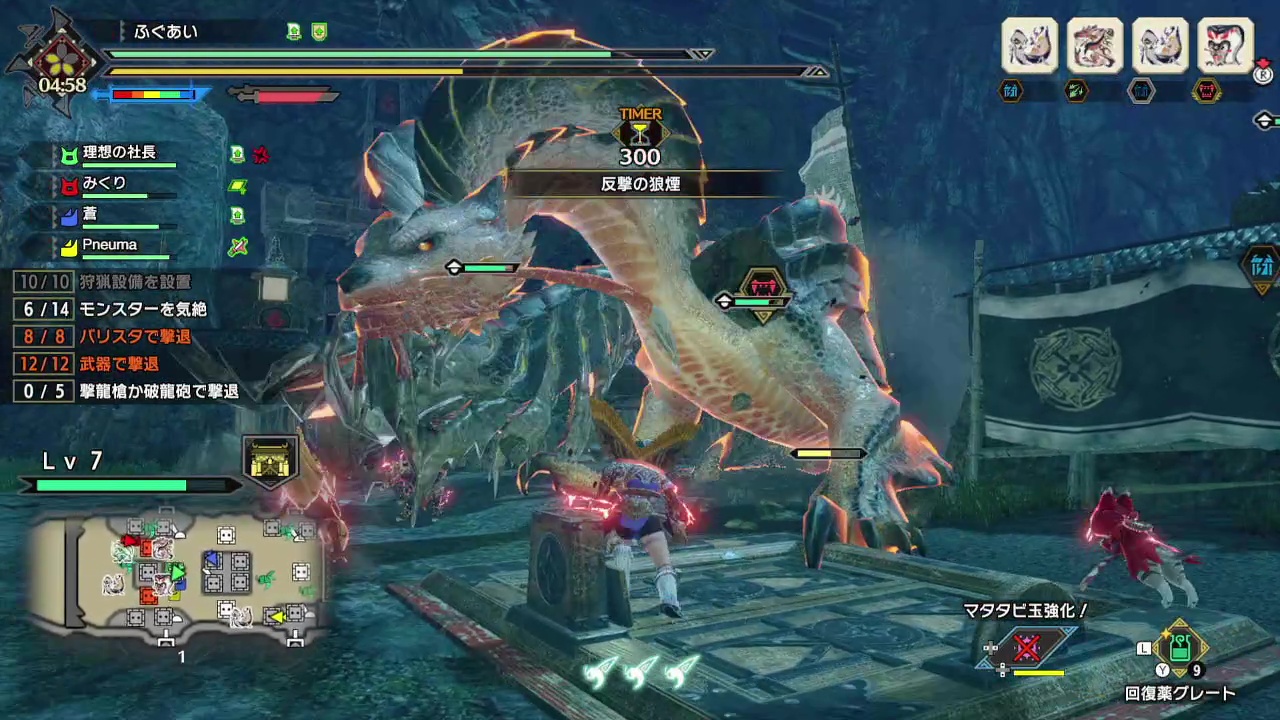
Task: Select player 蒼 in the party list
Action: 90,215
